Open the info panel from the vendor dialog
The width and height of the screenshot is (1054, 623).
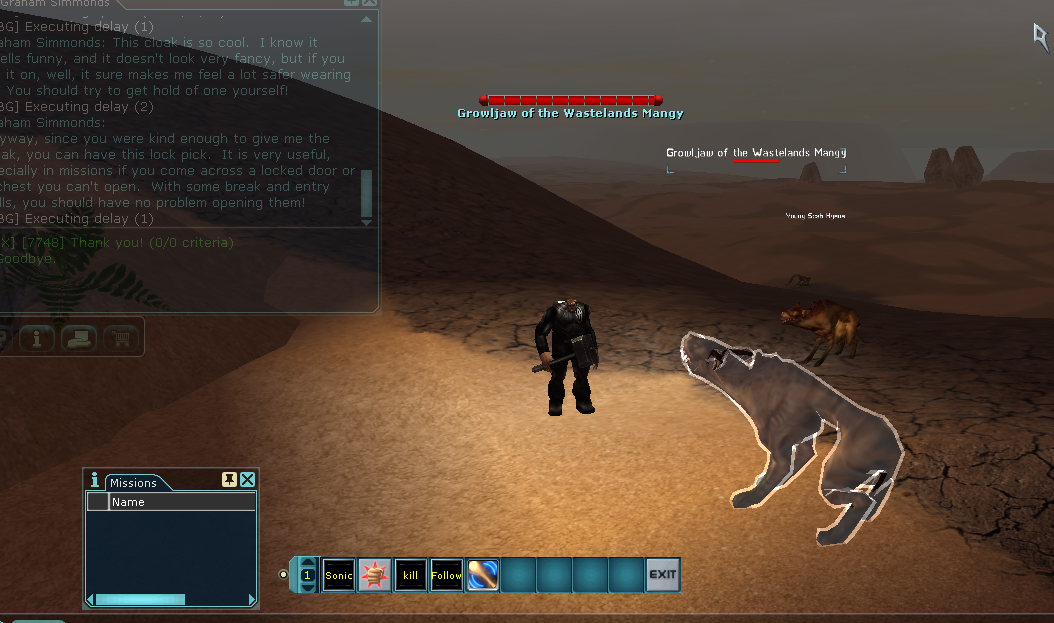click(37, 338)
